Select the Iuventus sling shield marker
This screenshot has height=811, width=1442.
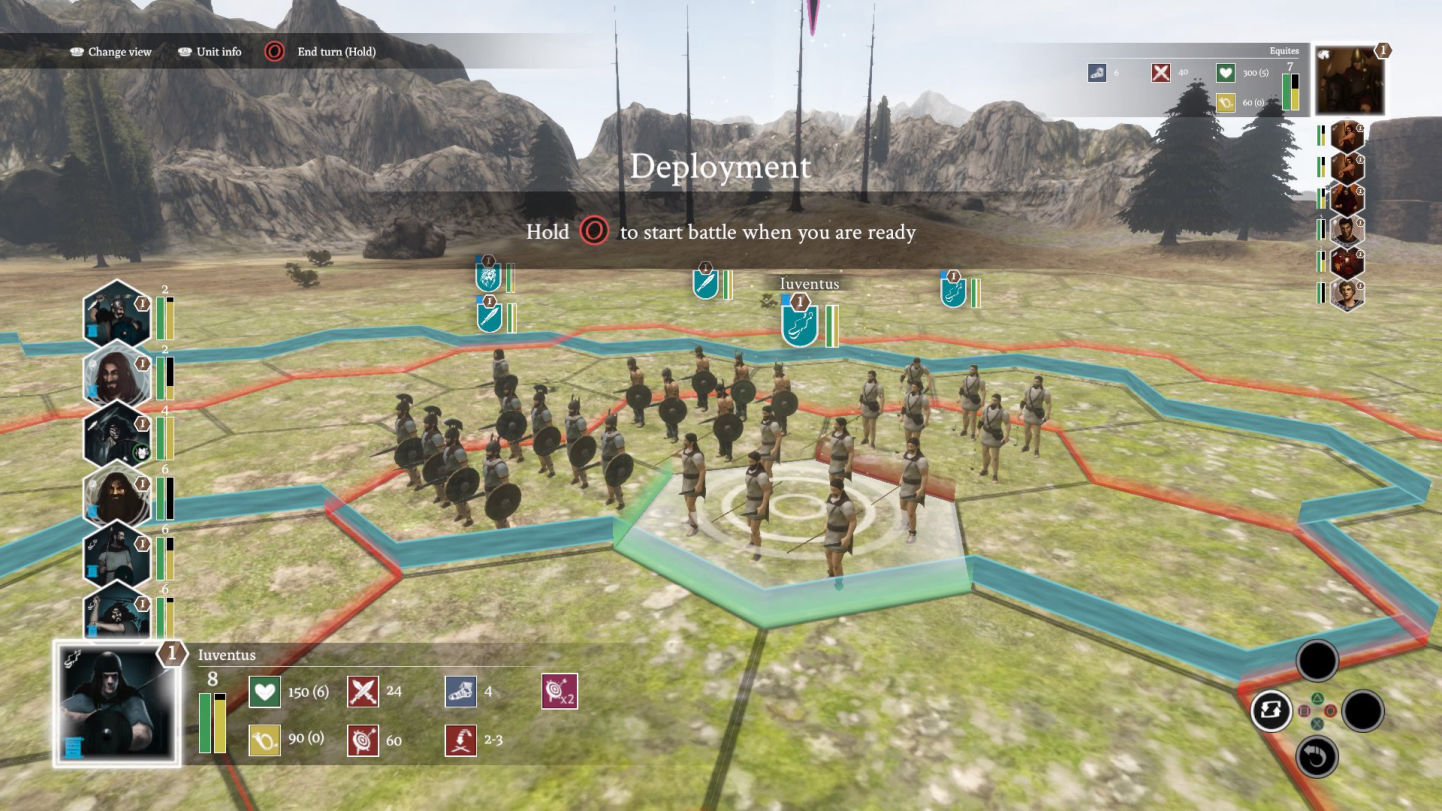click(x=800, y=325)
